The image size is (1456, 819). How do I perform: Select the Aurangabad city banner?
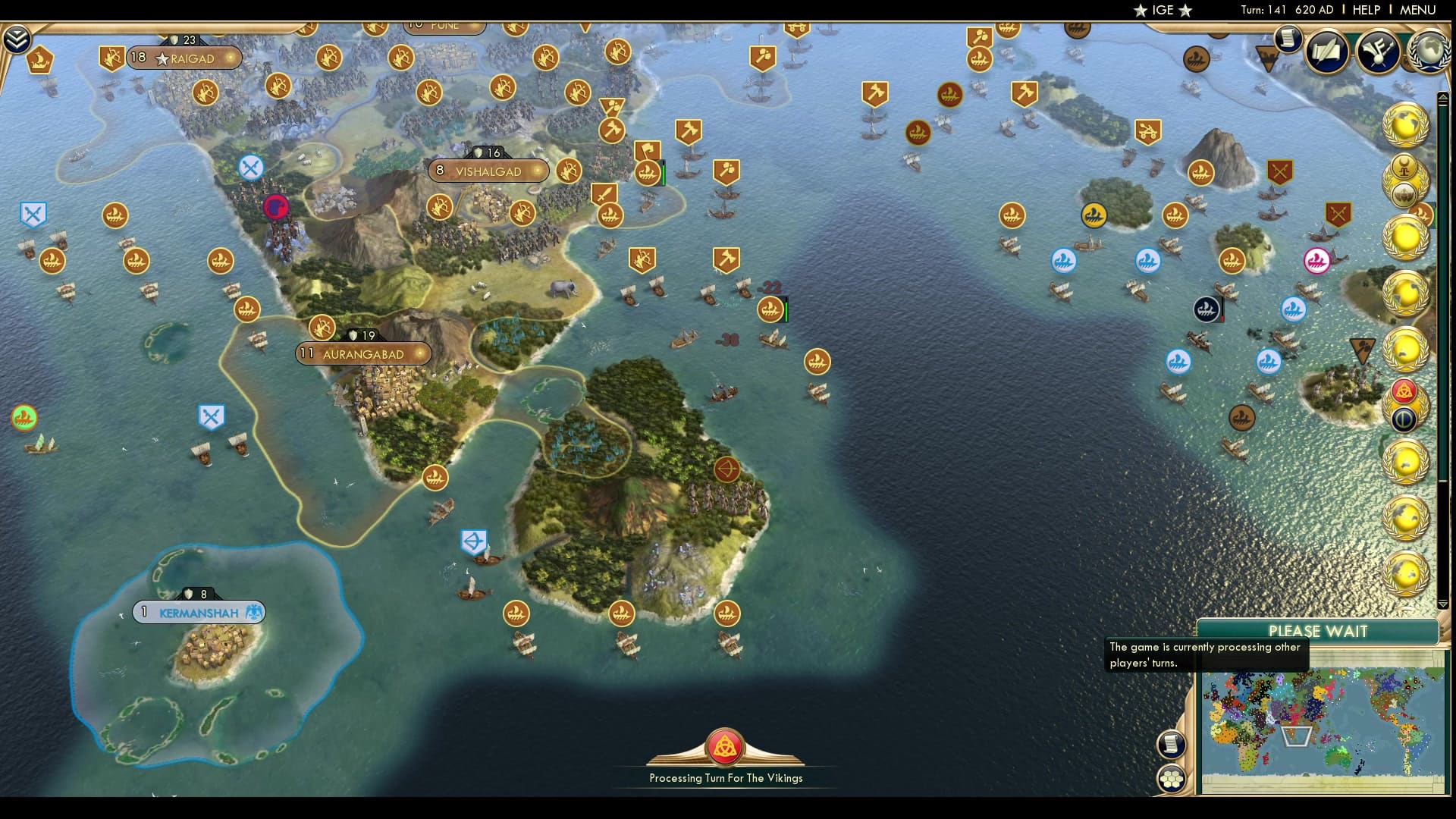365,353
